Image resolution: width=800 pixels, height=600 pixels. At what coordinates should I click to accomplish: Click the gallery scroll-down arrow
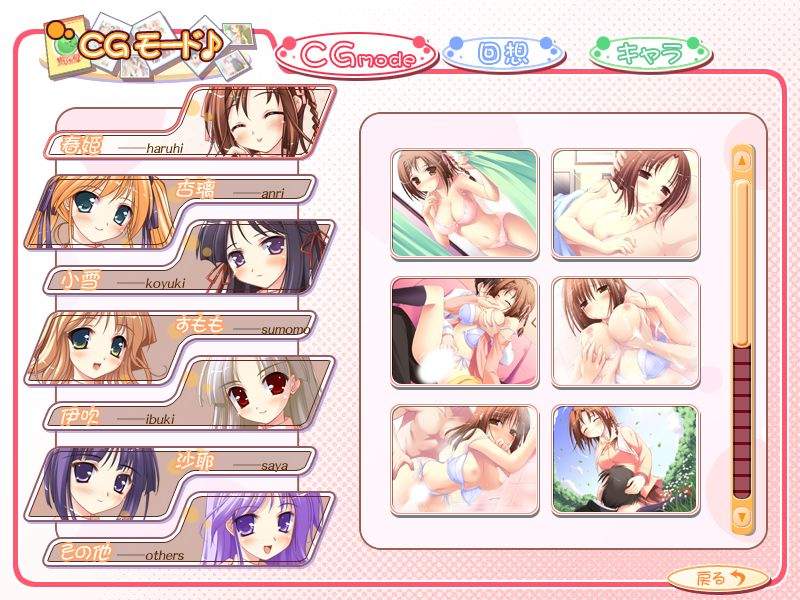(742, 516)
